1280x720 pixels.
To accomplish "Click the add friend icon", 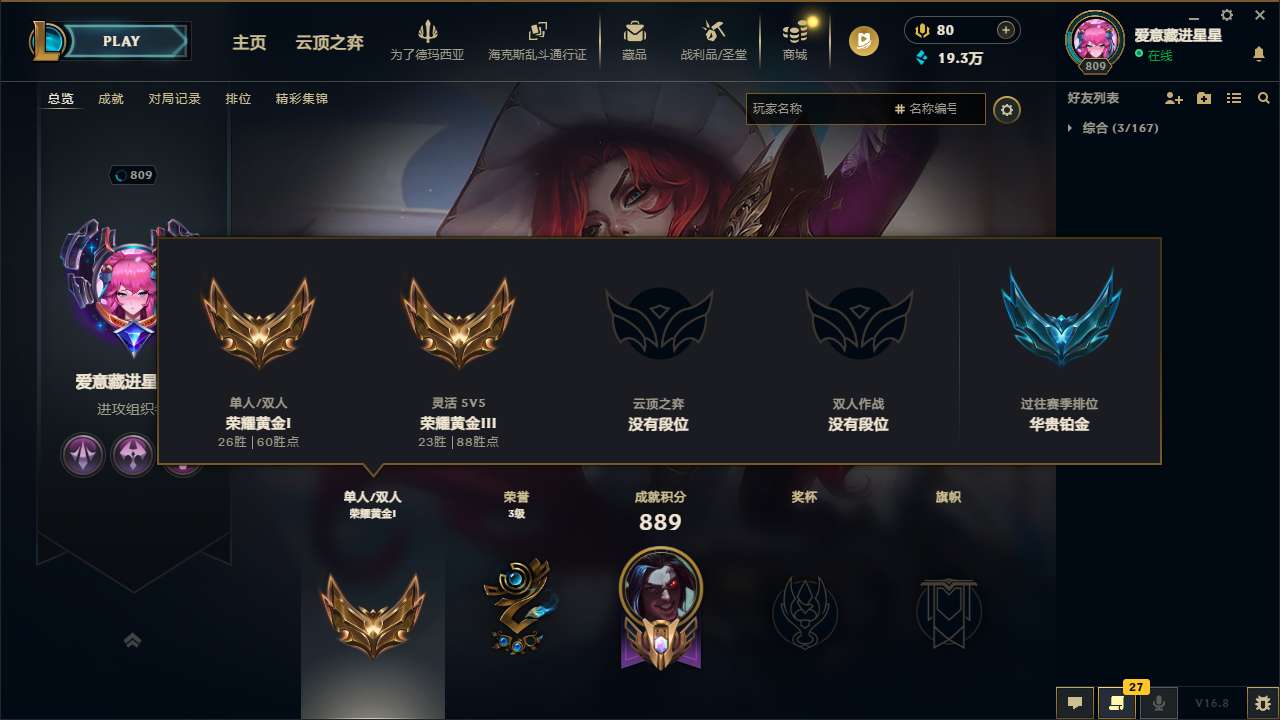I will point(1174,98).
